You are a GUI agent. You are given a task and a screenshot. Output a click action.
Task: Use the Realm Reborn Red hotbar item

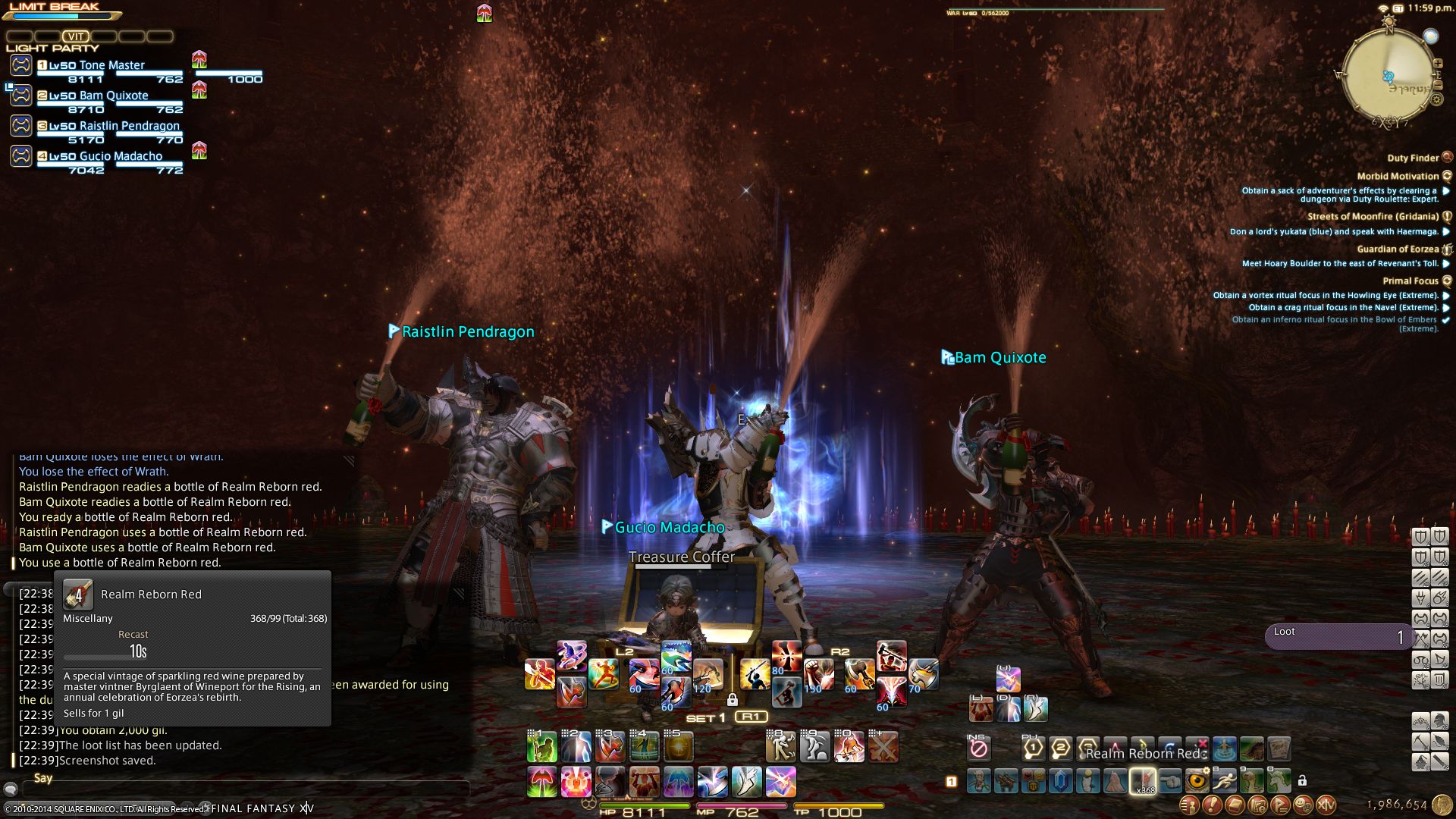(1143, 781)
